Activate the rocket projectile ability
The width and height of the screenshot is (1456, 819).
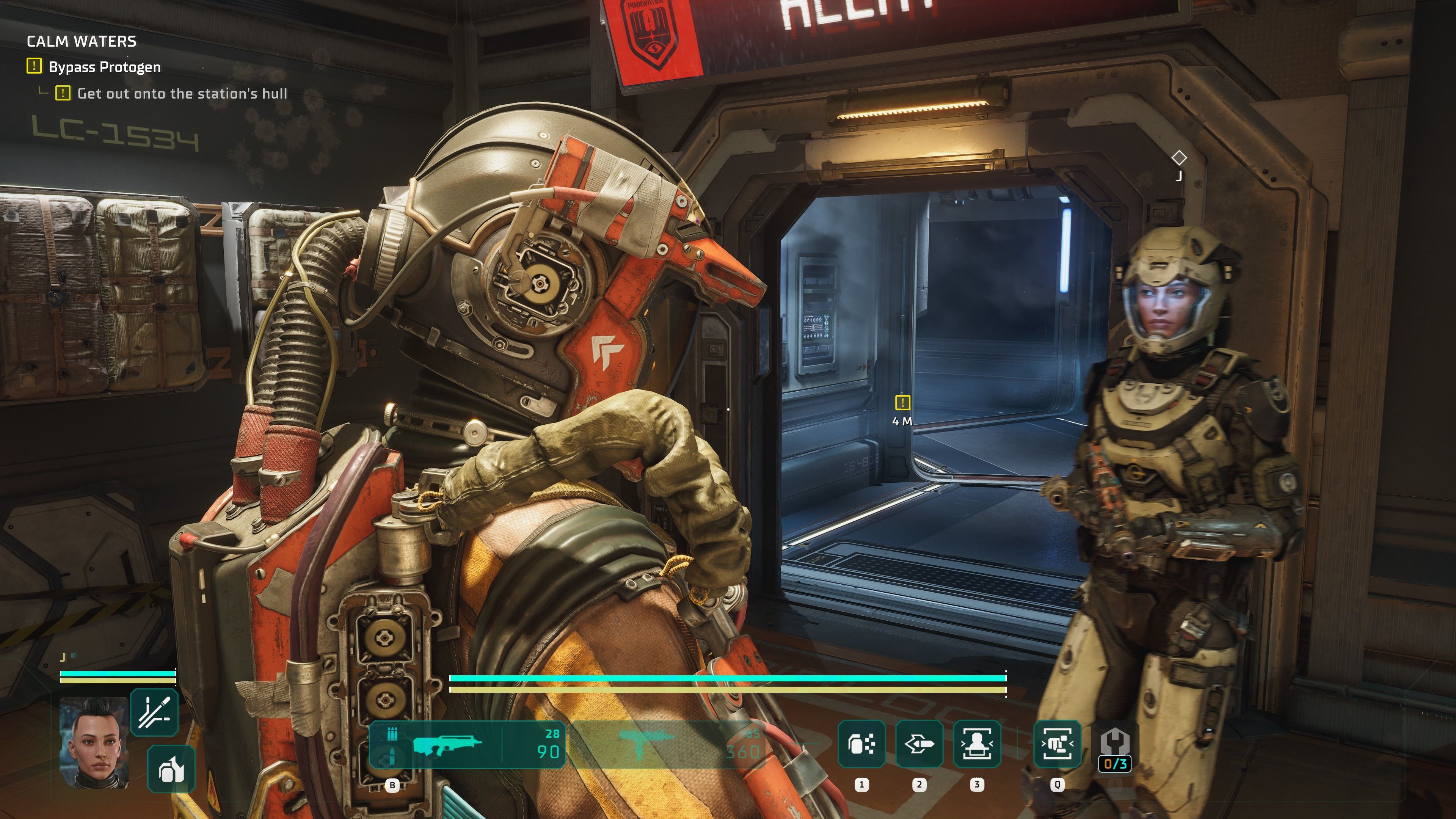pyautogui.click(x=919, y=744)
